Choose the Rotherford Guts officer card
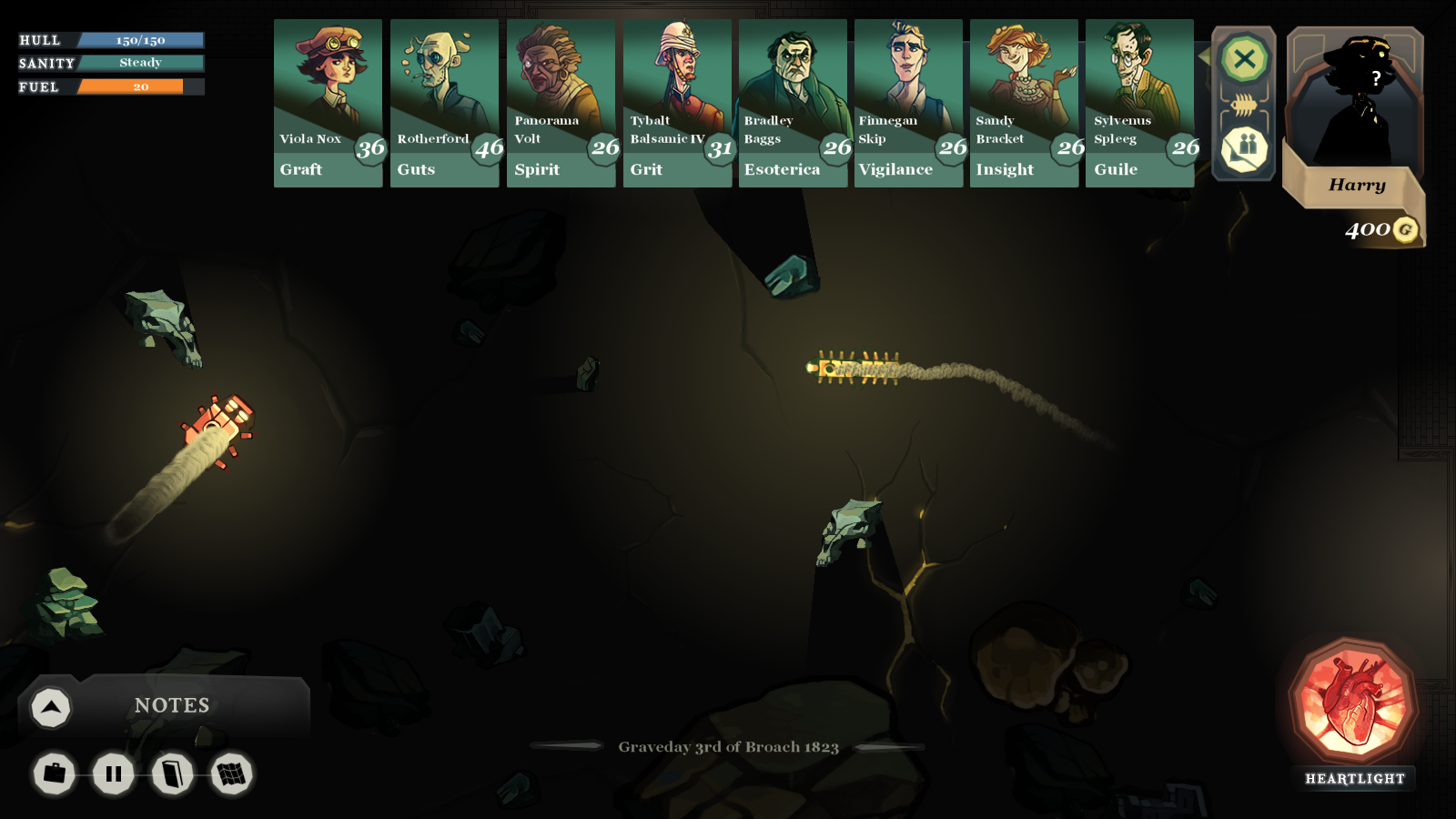 pos(444,103)
